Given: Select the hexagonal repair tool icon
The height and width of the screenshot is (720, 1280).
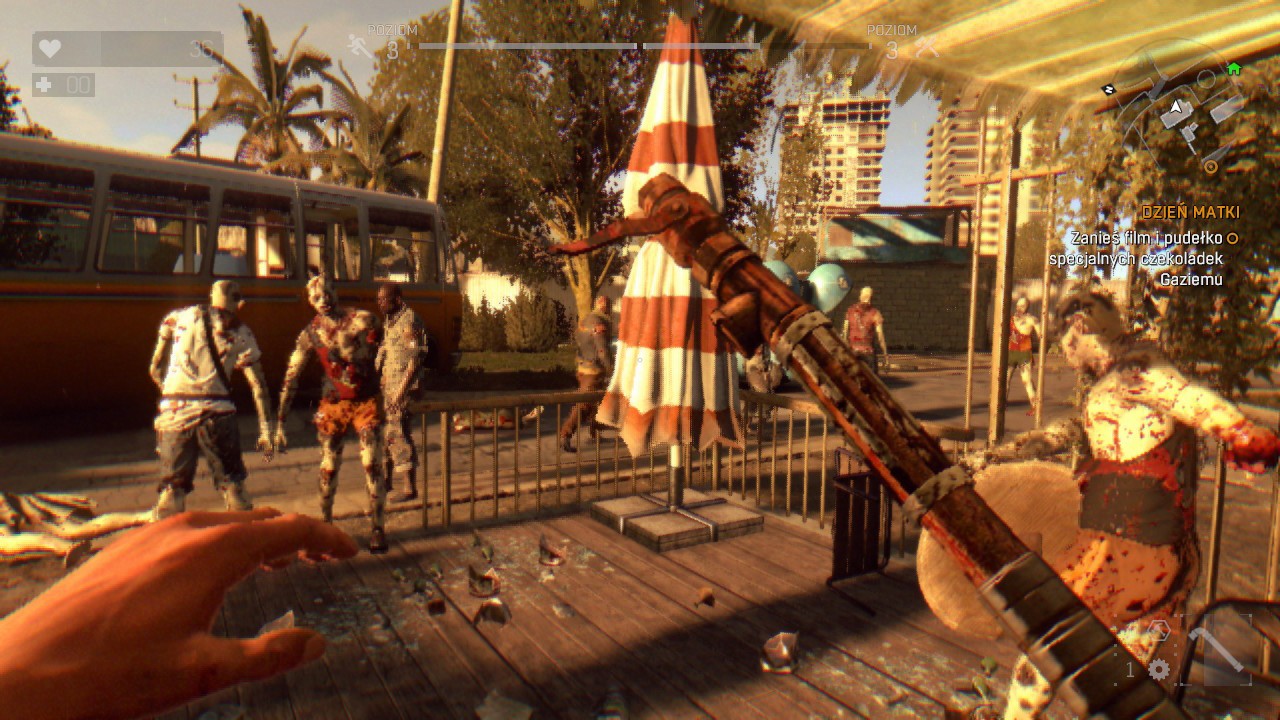Looking at the screenshot, I should coord(1159,630).
